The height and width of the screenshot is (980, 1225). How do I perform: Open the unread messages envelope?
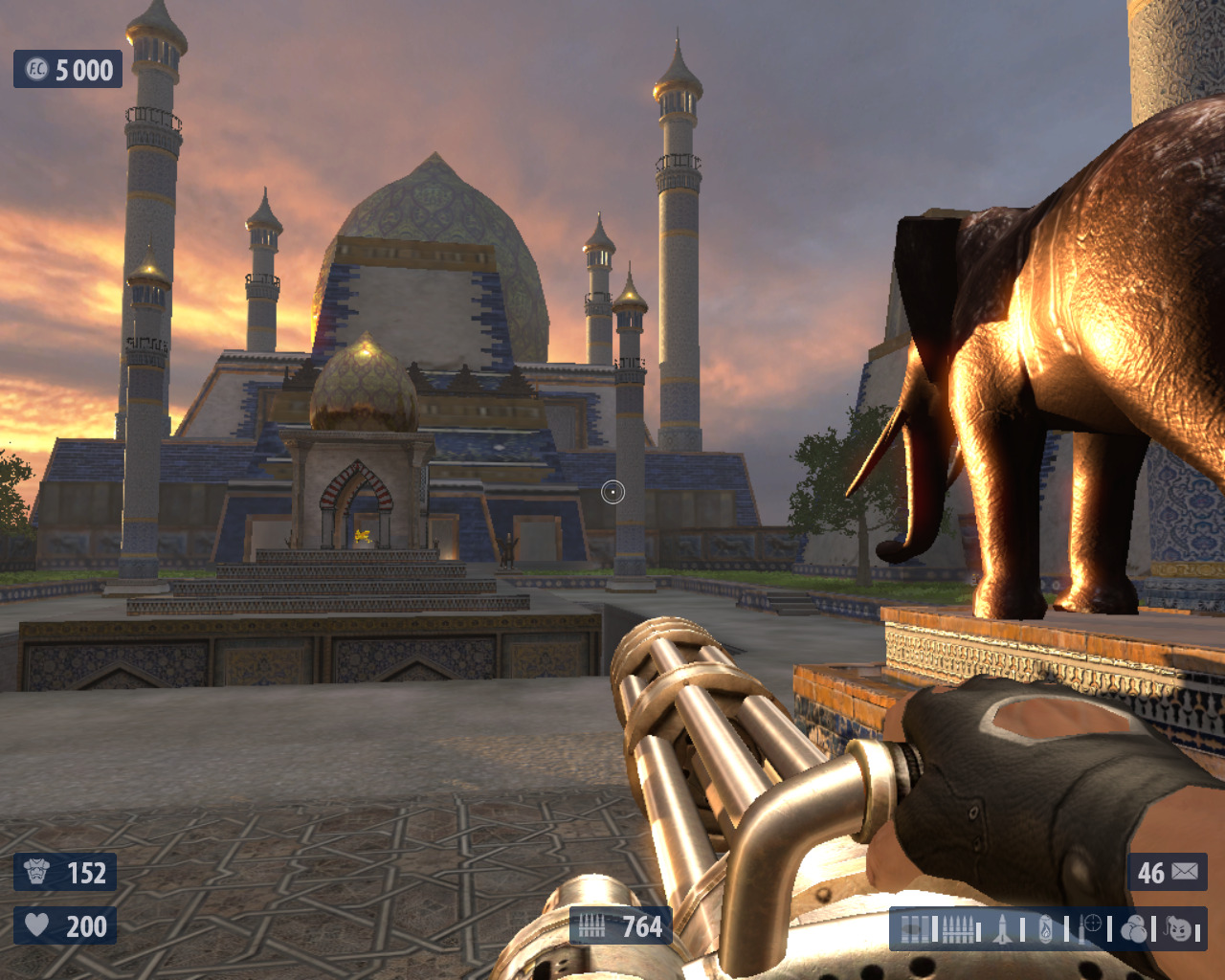coord(1184,871)
